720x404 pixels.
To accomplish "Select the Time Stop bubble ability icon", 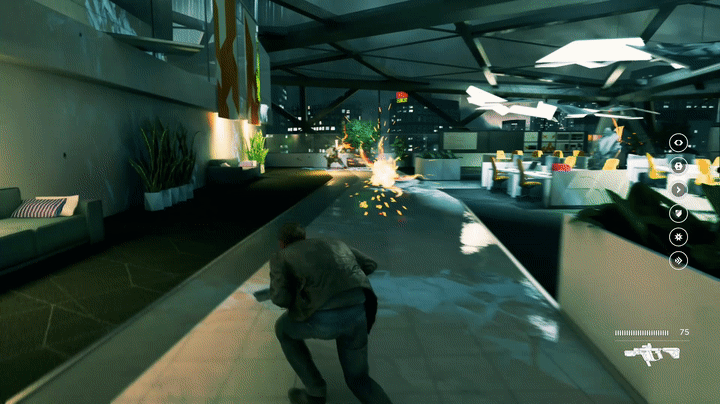I will point(678,165).
